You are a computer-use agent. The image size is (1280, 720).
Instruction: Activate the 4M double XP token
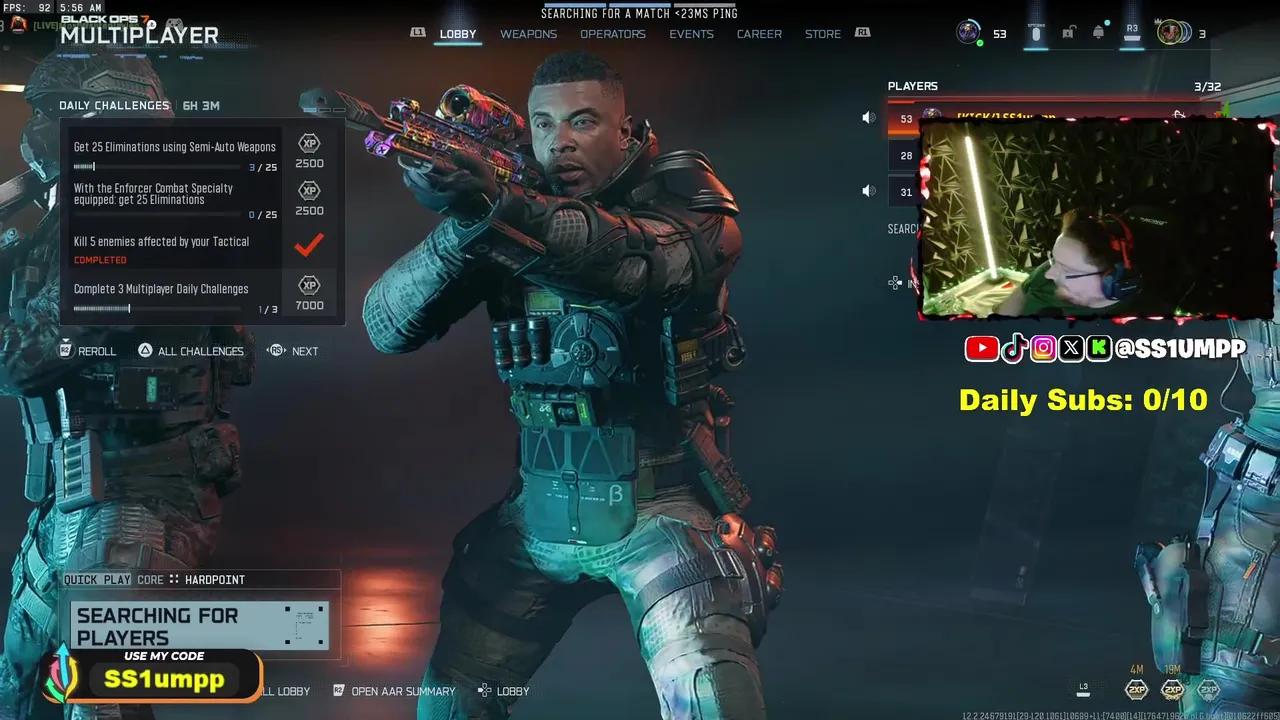(1137, 689)
